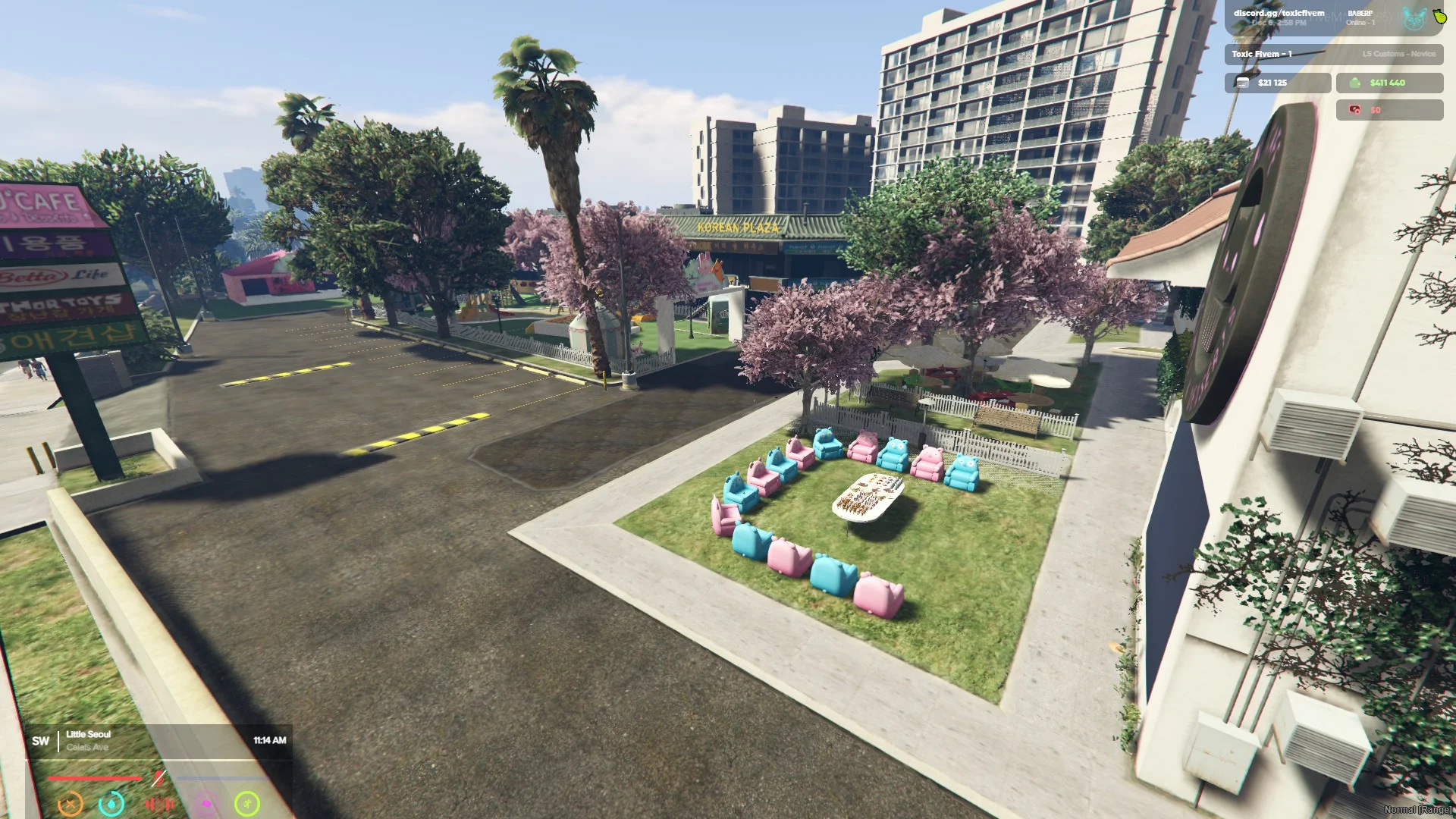Click the green money bag icon

pos(1354,83)
